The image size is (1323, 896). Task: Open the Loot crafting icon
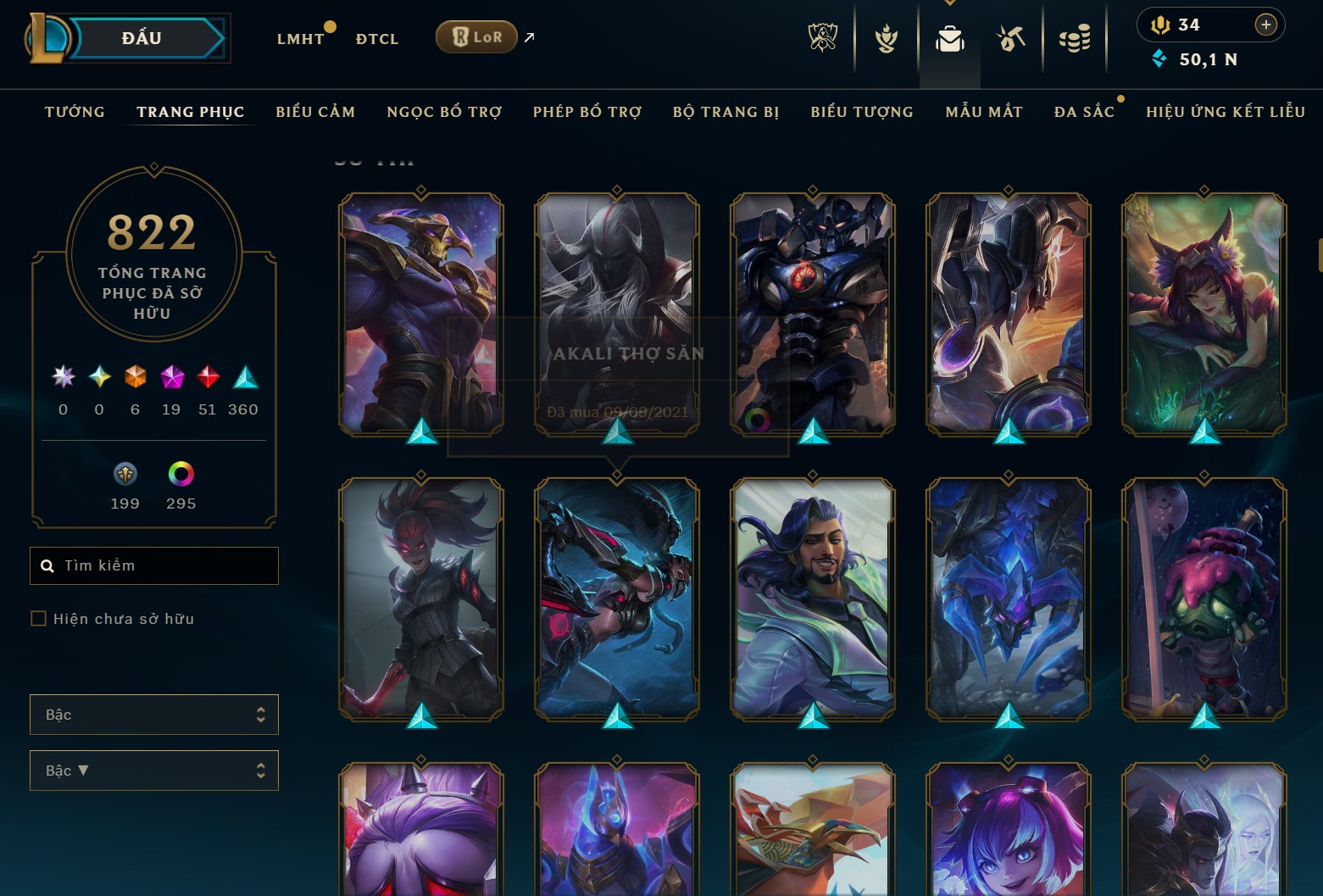[x=1012, y=37]
